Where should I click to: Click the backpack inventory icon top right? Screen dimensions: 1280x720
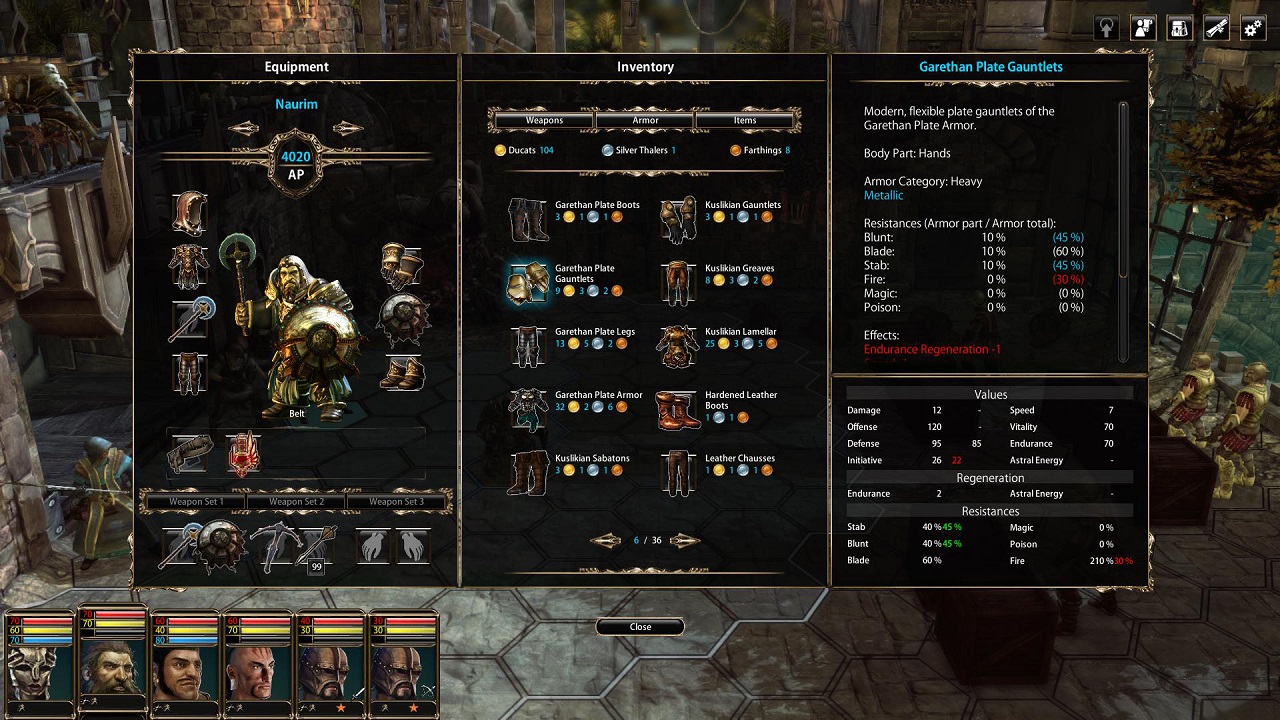coord(1179,27)
